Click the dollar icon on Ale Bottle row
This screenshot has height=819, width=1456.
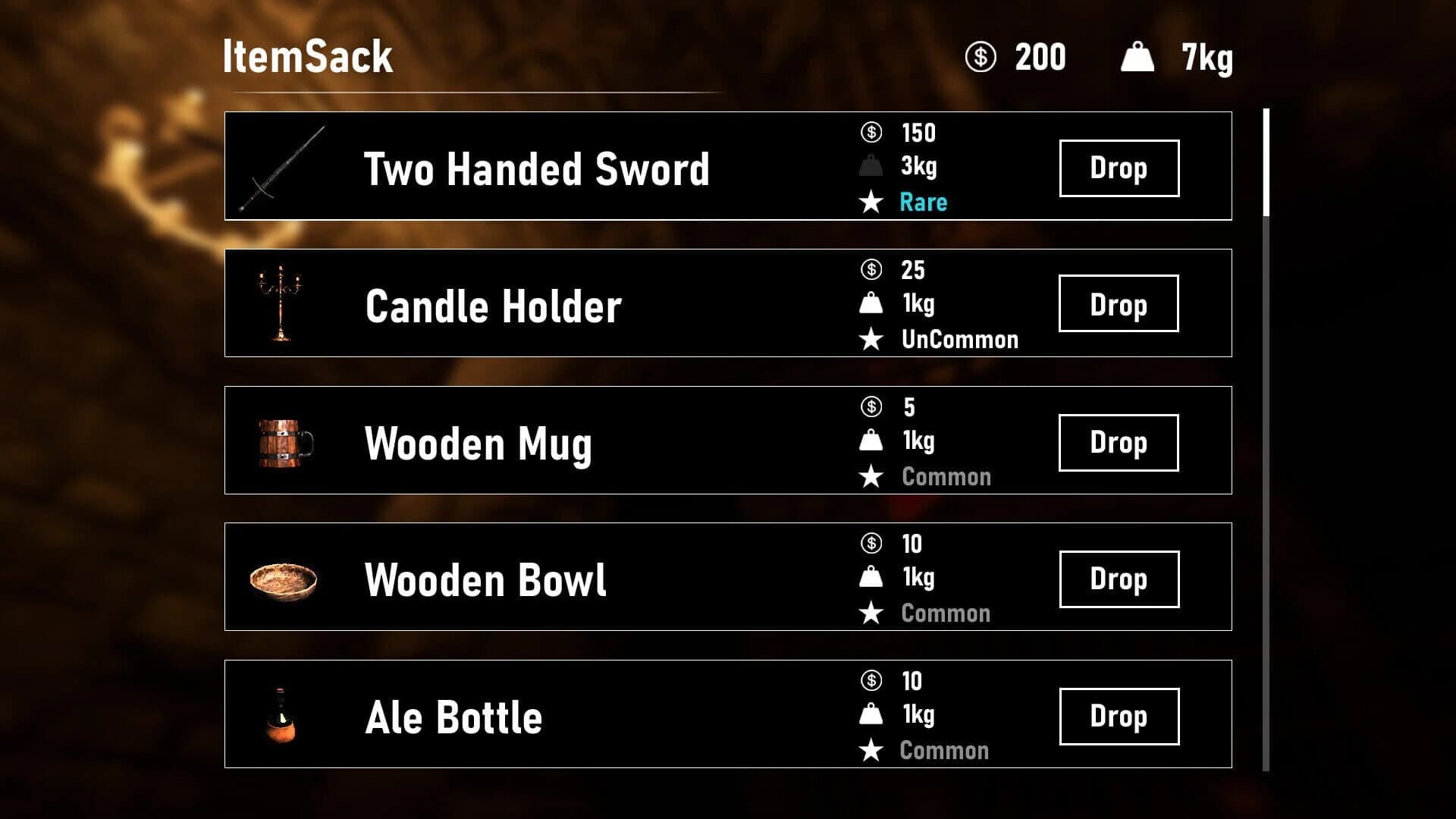871,681
